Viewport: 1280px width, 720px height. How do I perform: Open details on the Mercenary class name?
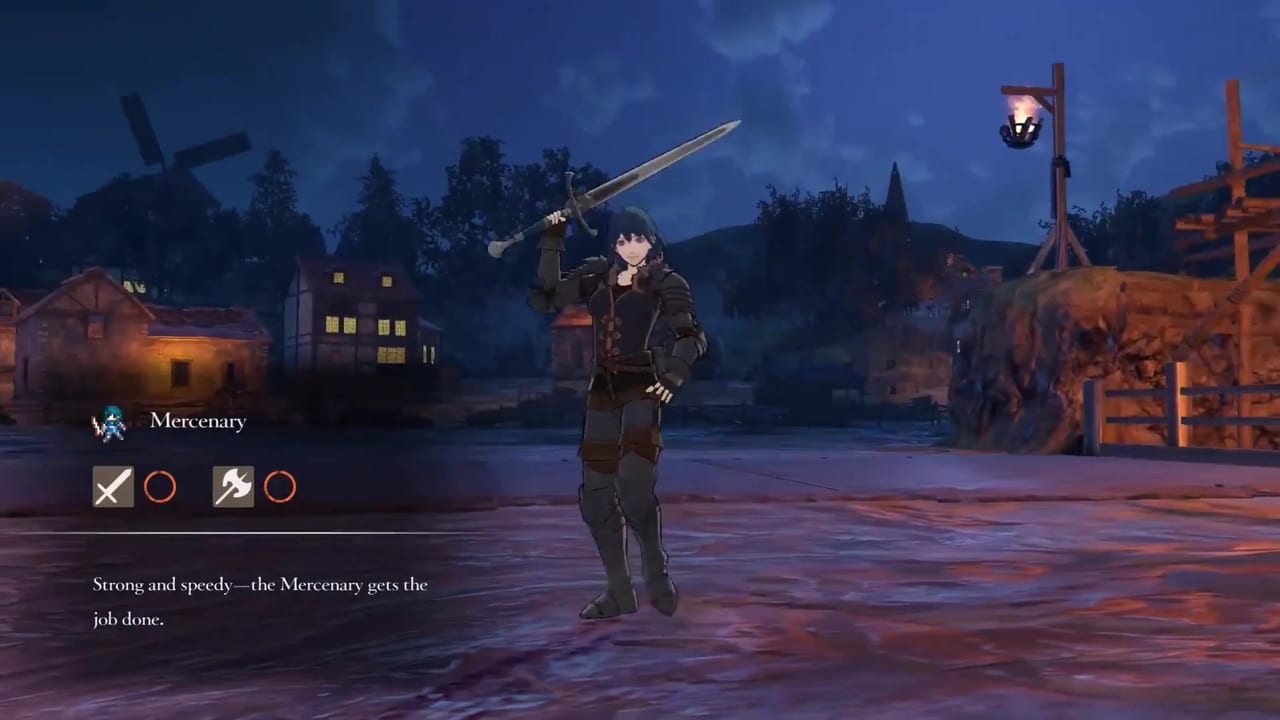coord(197,421)
